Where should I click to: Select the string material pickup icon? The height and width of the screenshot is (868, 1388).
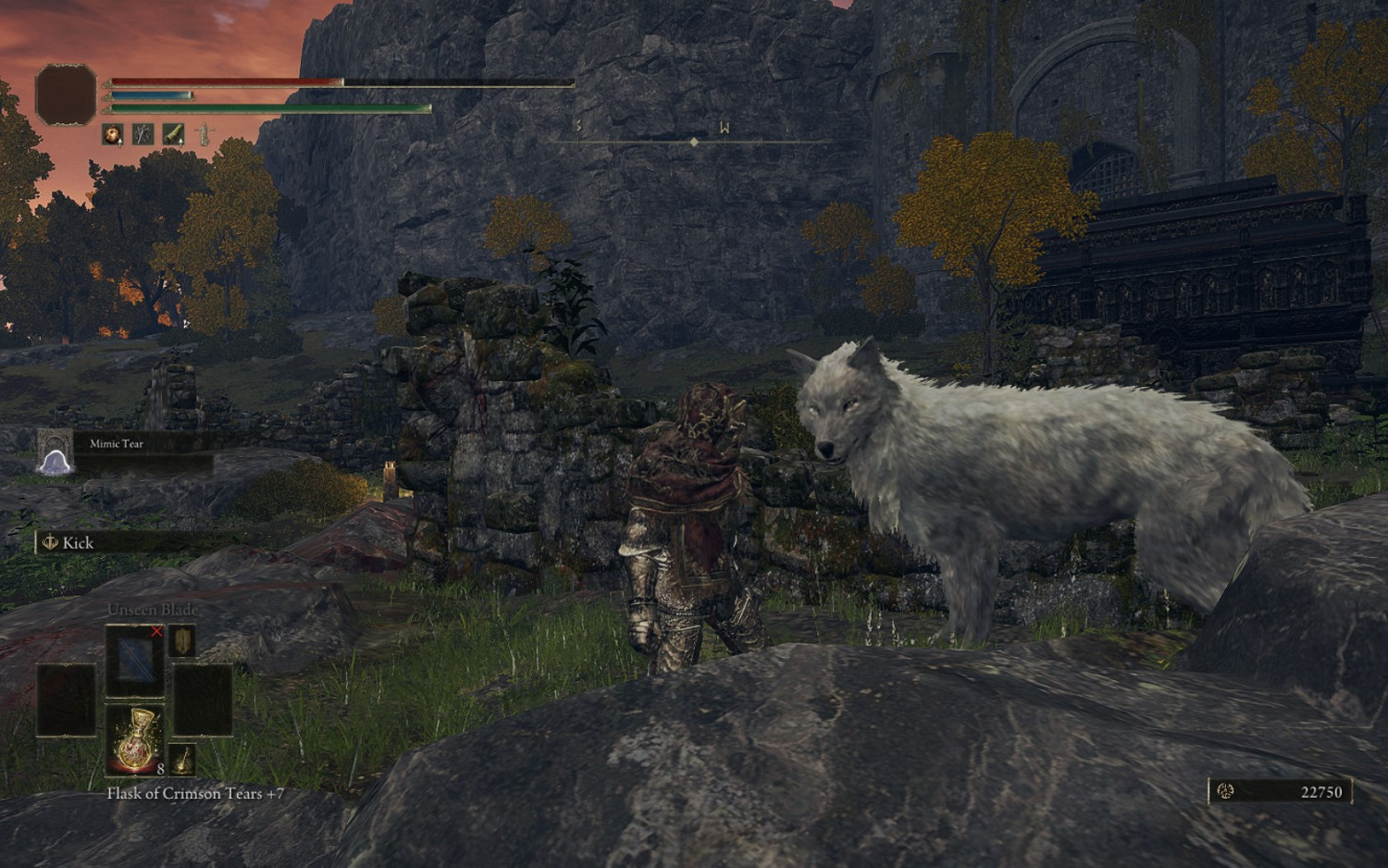pyautogui.click(x=143, y=133)
